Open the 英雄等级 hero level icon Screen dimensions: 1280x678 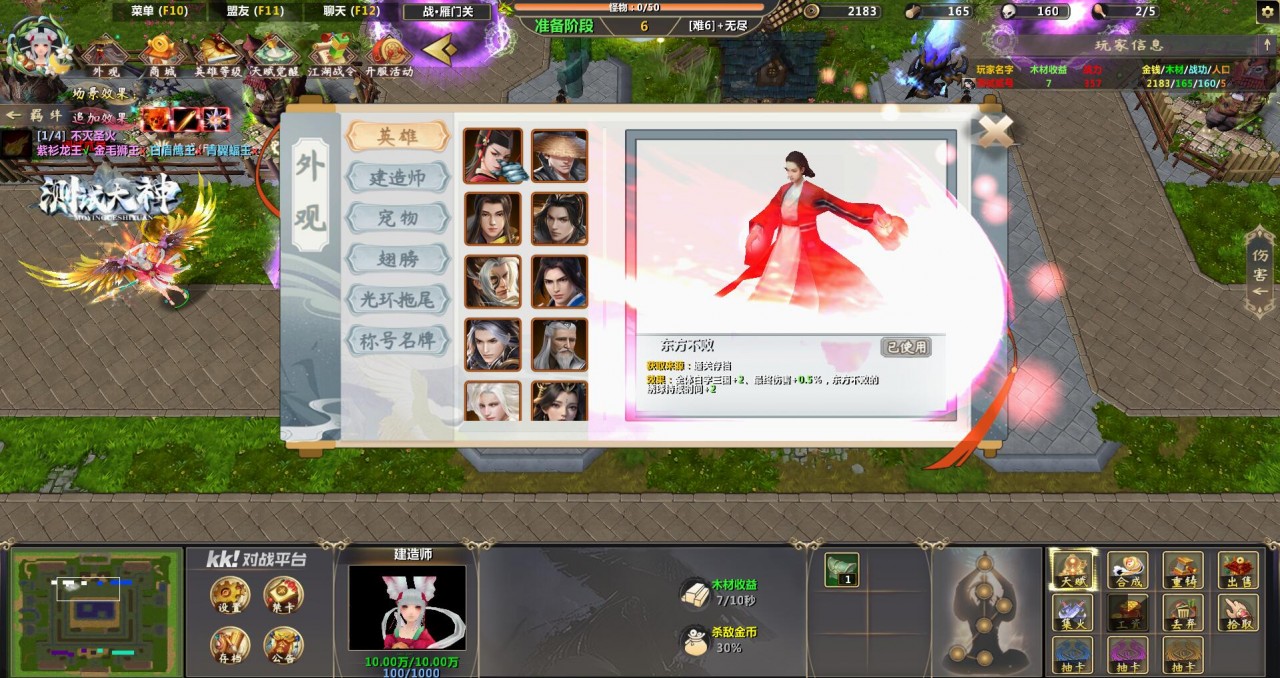(218, 55)
